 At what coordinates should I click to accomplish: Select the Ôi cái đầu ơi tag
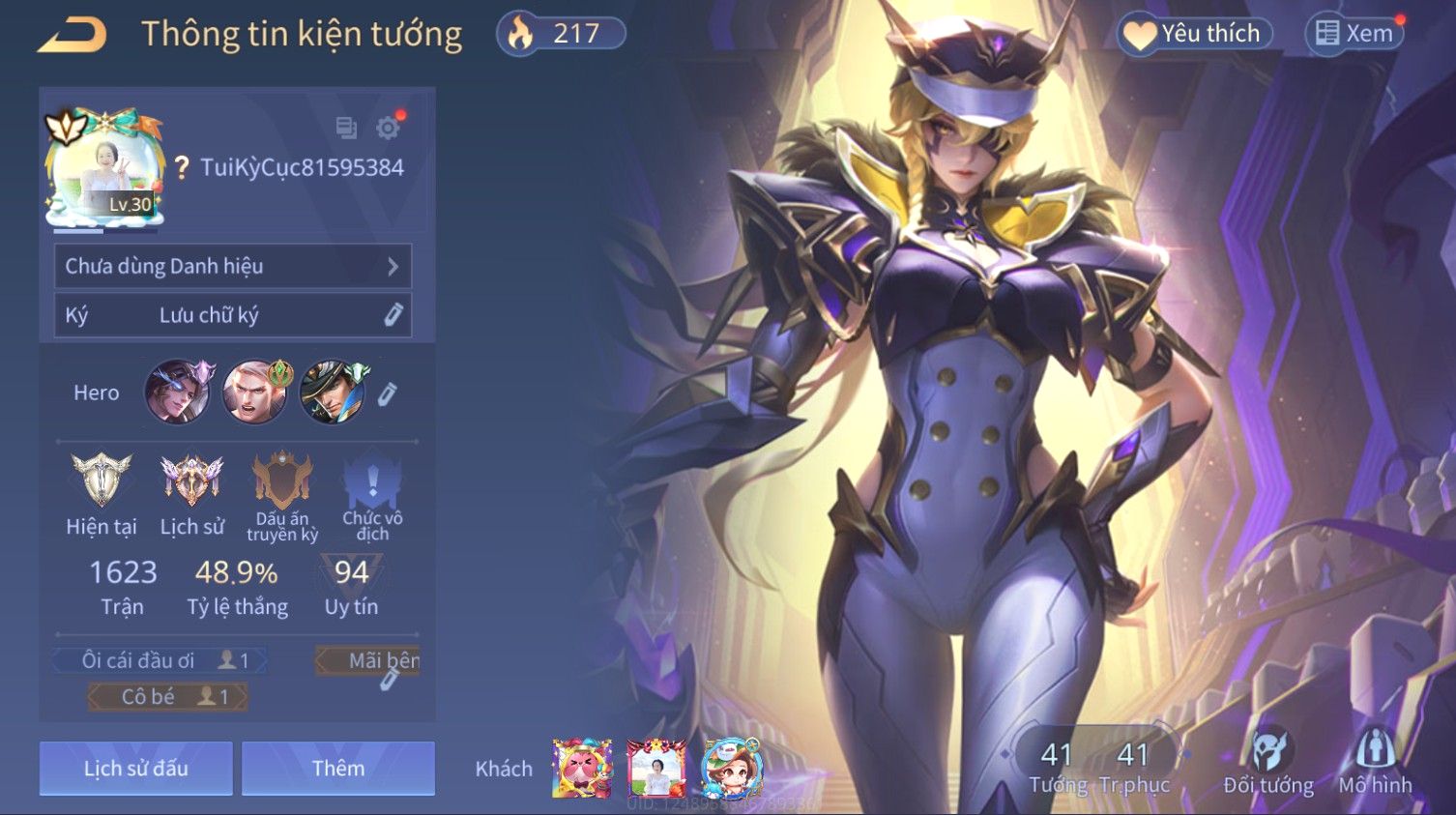click(160, 660)
